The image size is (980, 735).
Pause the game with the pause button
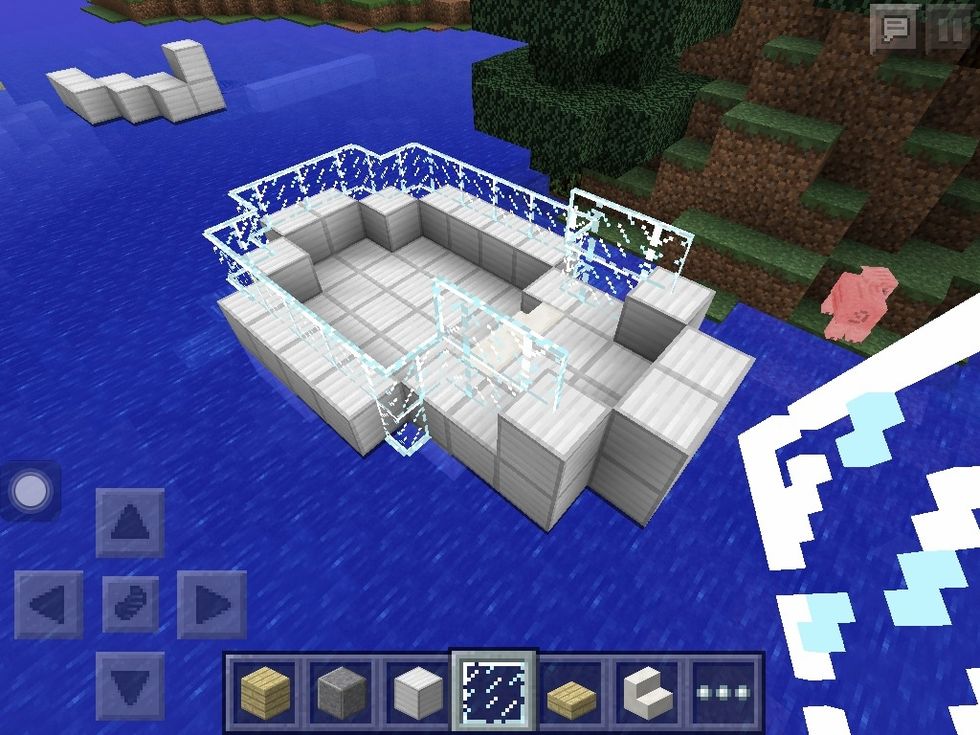click(x=948, y=29)
